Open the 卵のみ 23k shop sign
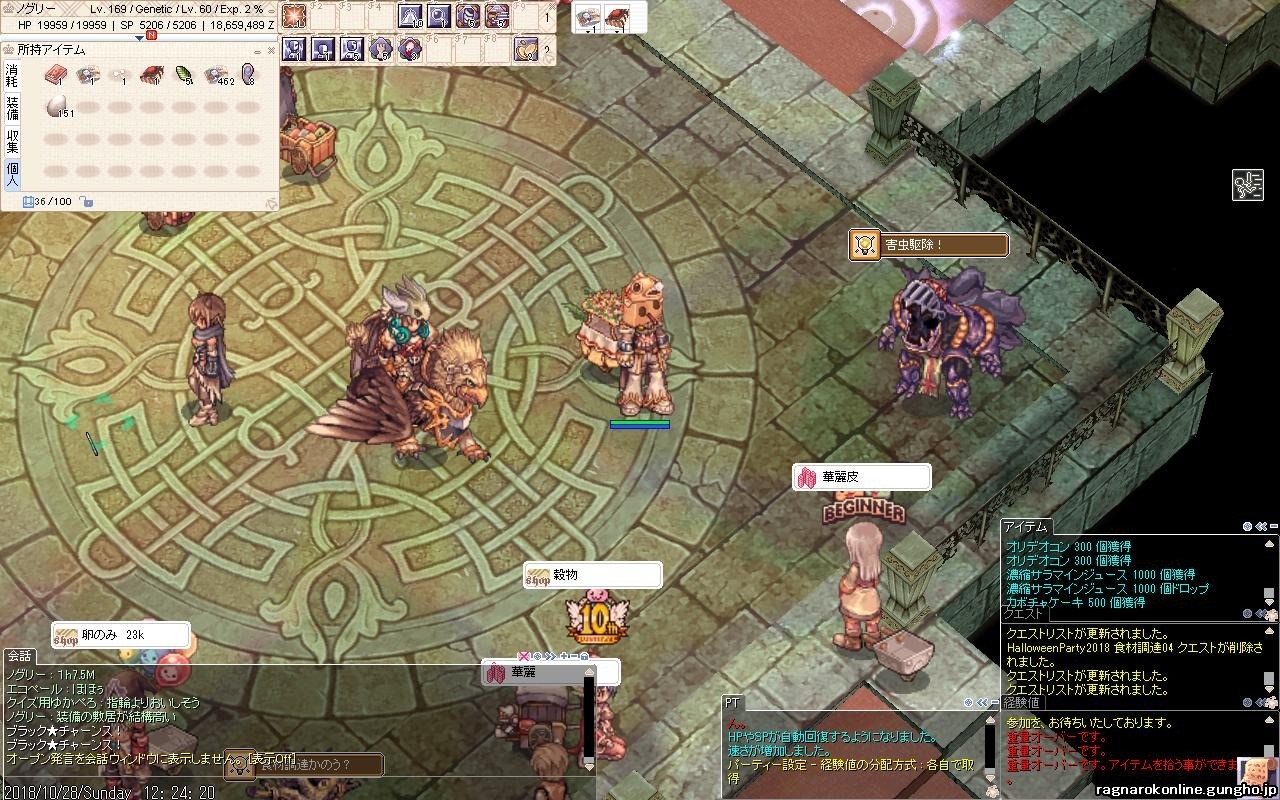This screenshot has width=1280, height=800. (120, 635)
